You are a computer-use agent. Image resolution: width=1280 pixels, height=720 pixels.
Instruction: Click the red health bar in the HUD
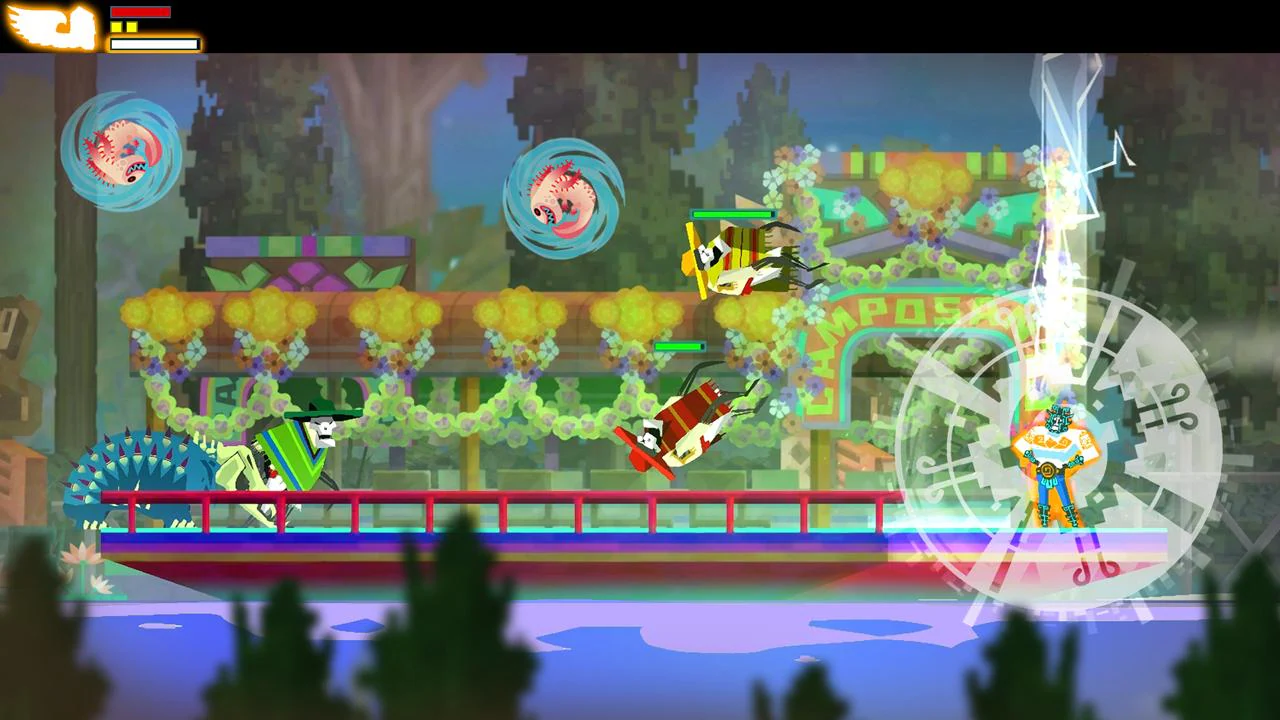point(140,12)
